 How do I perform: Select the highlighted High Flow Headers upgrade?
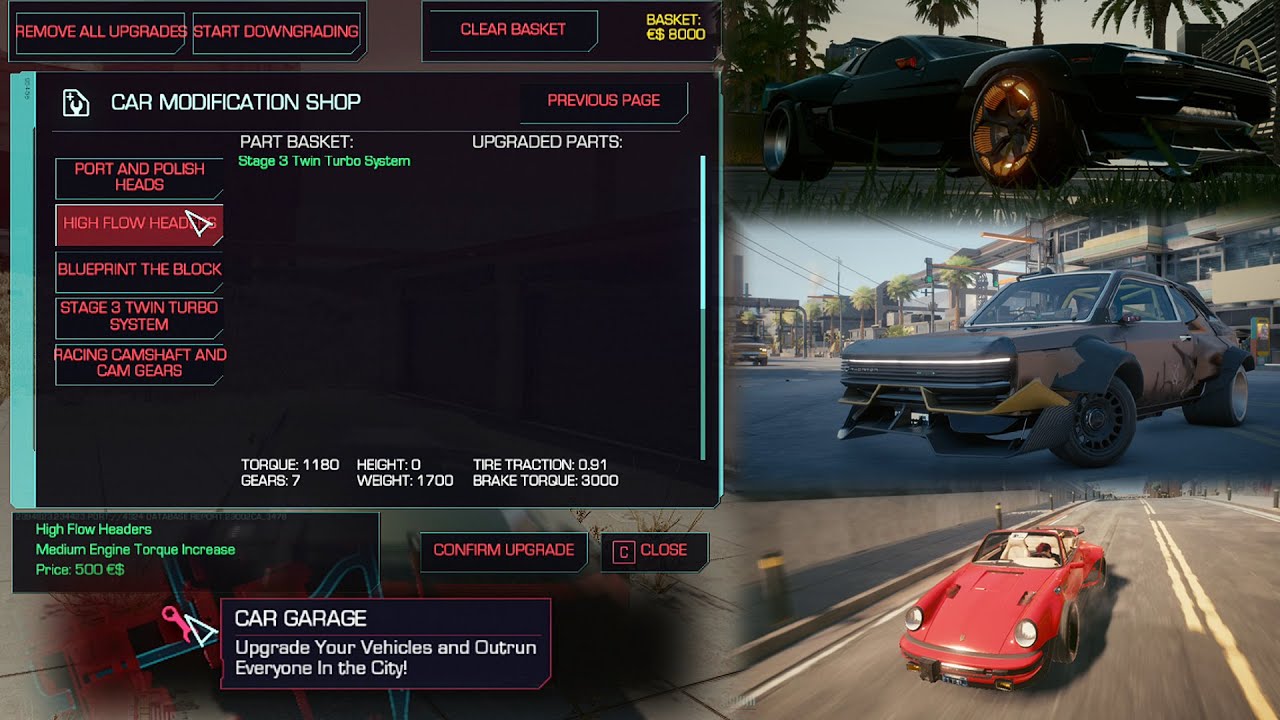click(x=139, y=224)
